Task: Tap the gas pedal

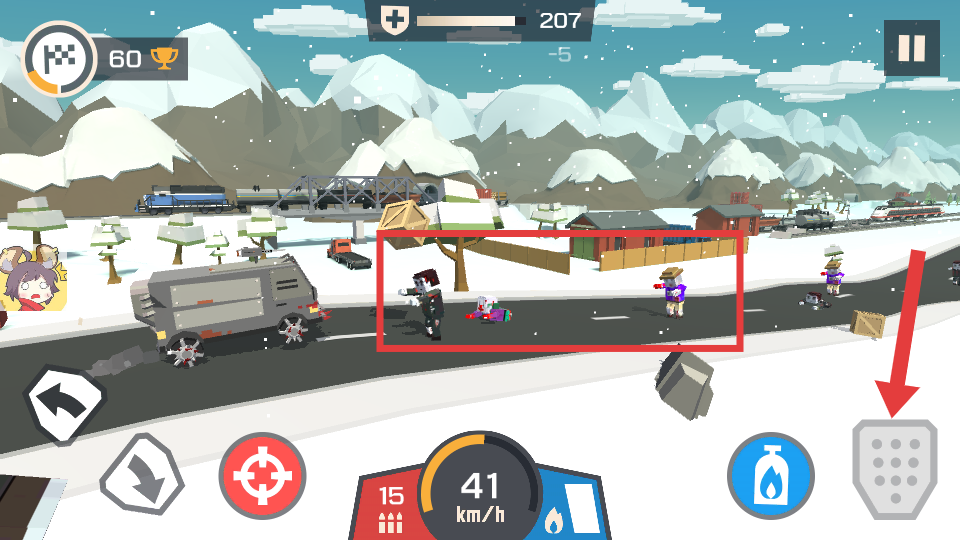Action: [894, 469]
